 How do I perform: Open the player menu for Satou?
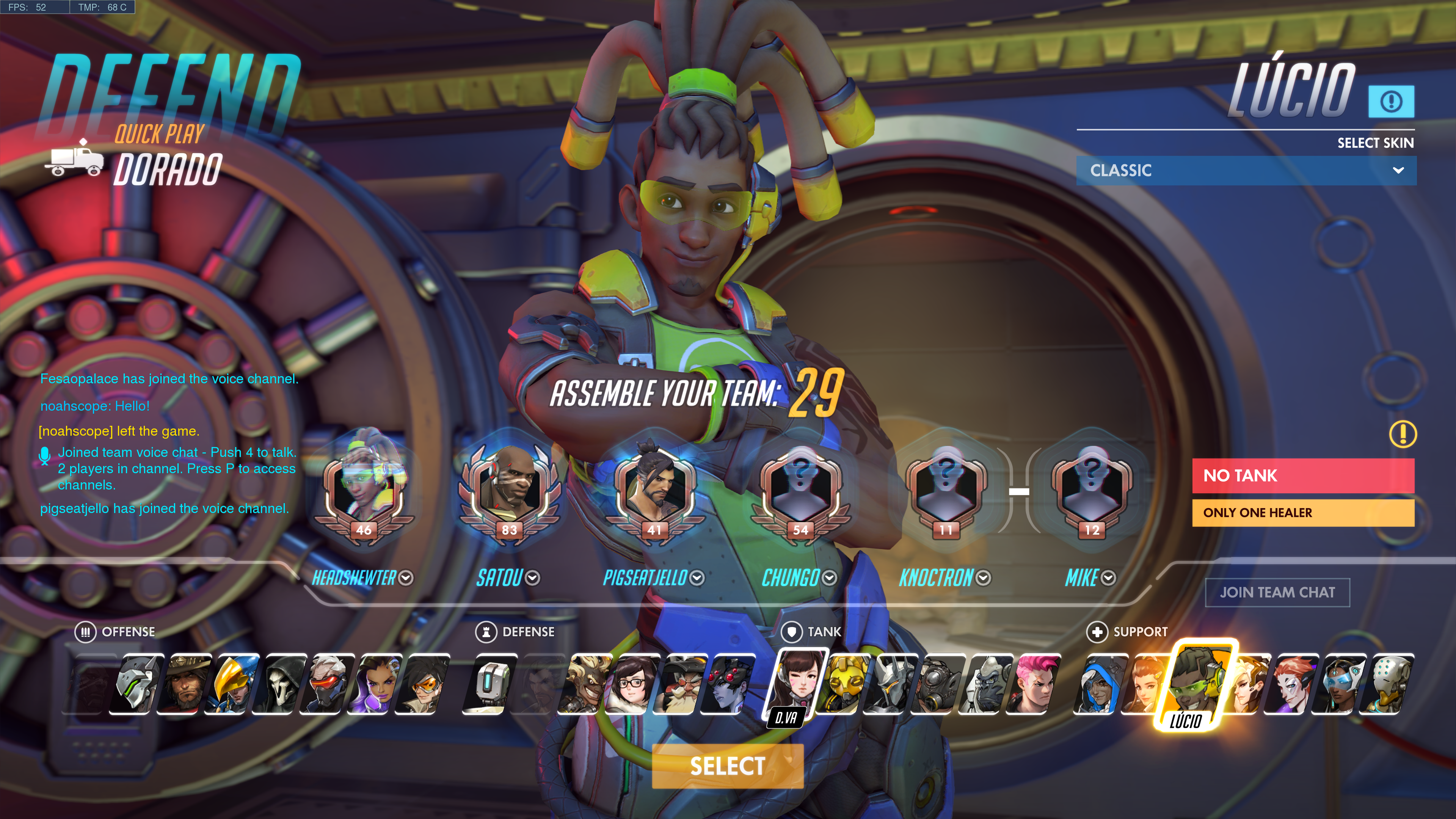point(532,577)
